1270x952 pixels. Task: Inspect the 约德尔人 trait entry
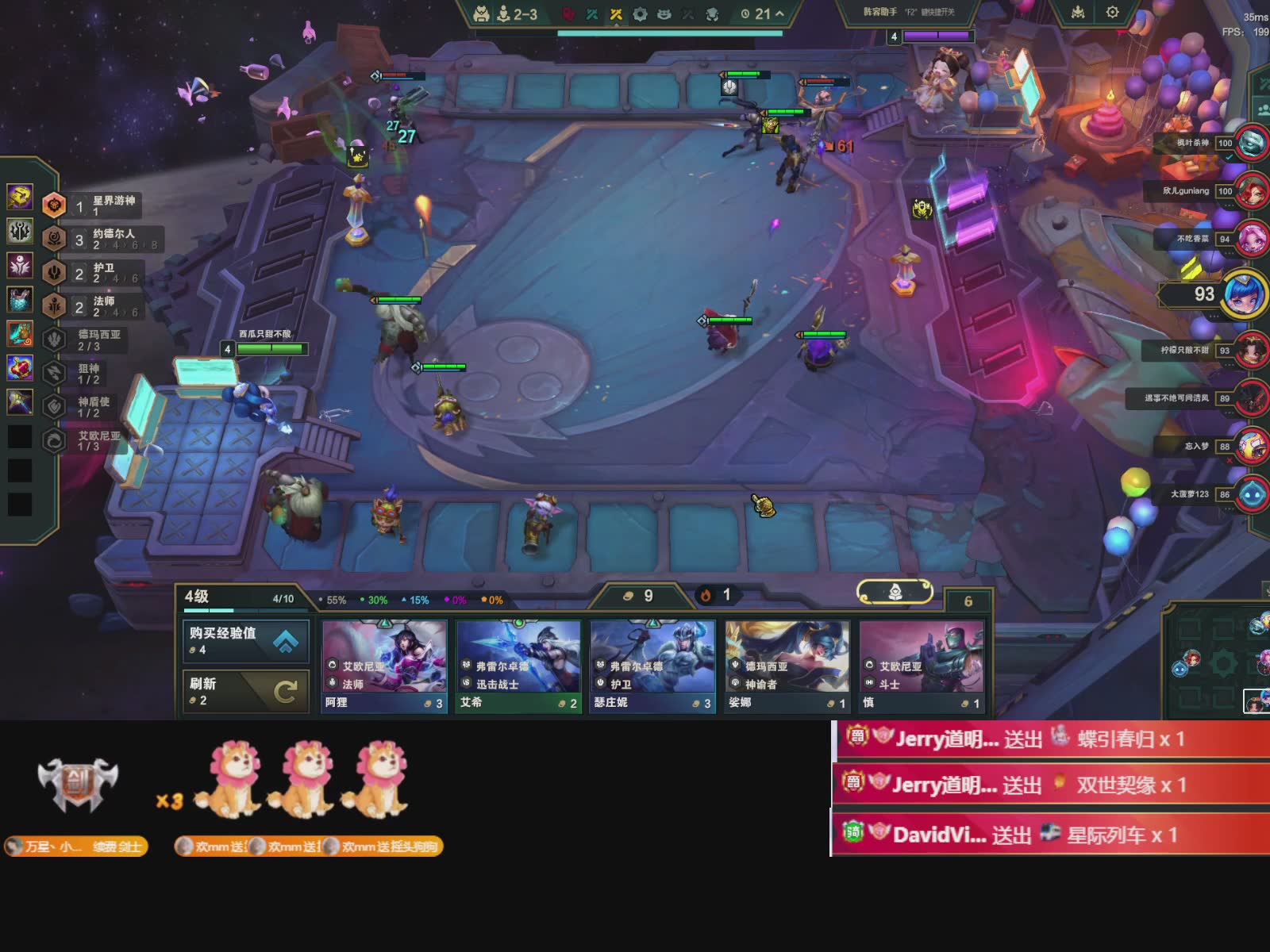(103, 239)
